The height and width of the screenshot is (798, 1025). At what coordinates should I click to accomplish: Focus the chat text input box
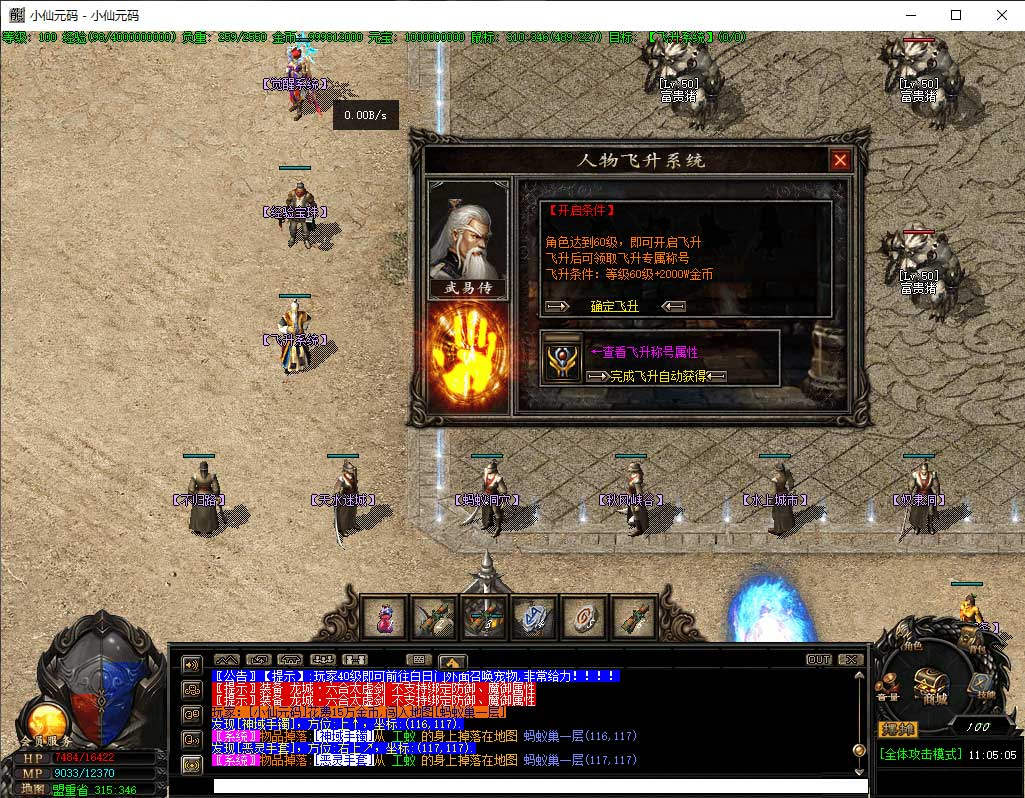(x=530, y=786)
